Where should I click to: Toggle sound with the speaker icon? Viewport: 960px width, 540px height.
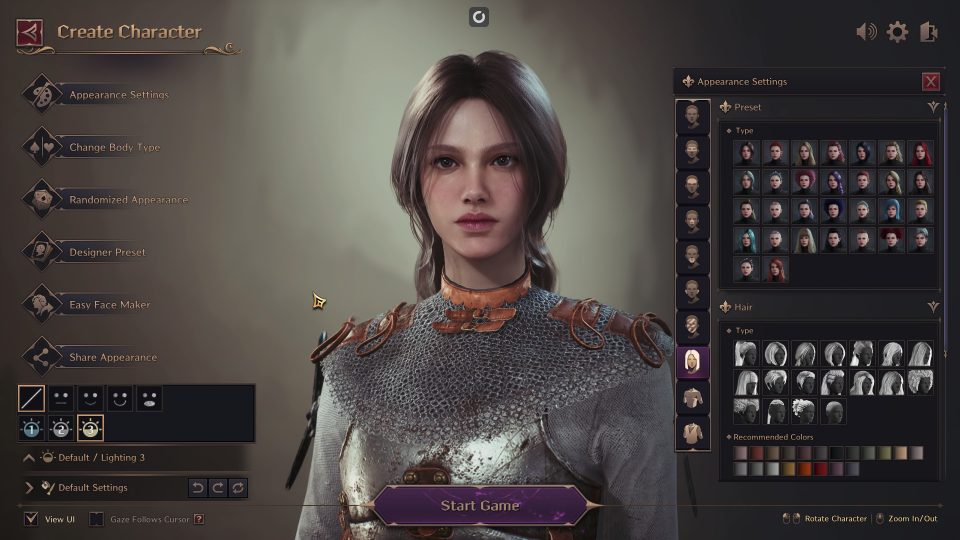(x=866, y=32)
